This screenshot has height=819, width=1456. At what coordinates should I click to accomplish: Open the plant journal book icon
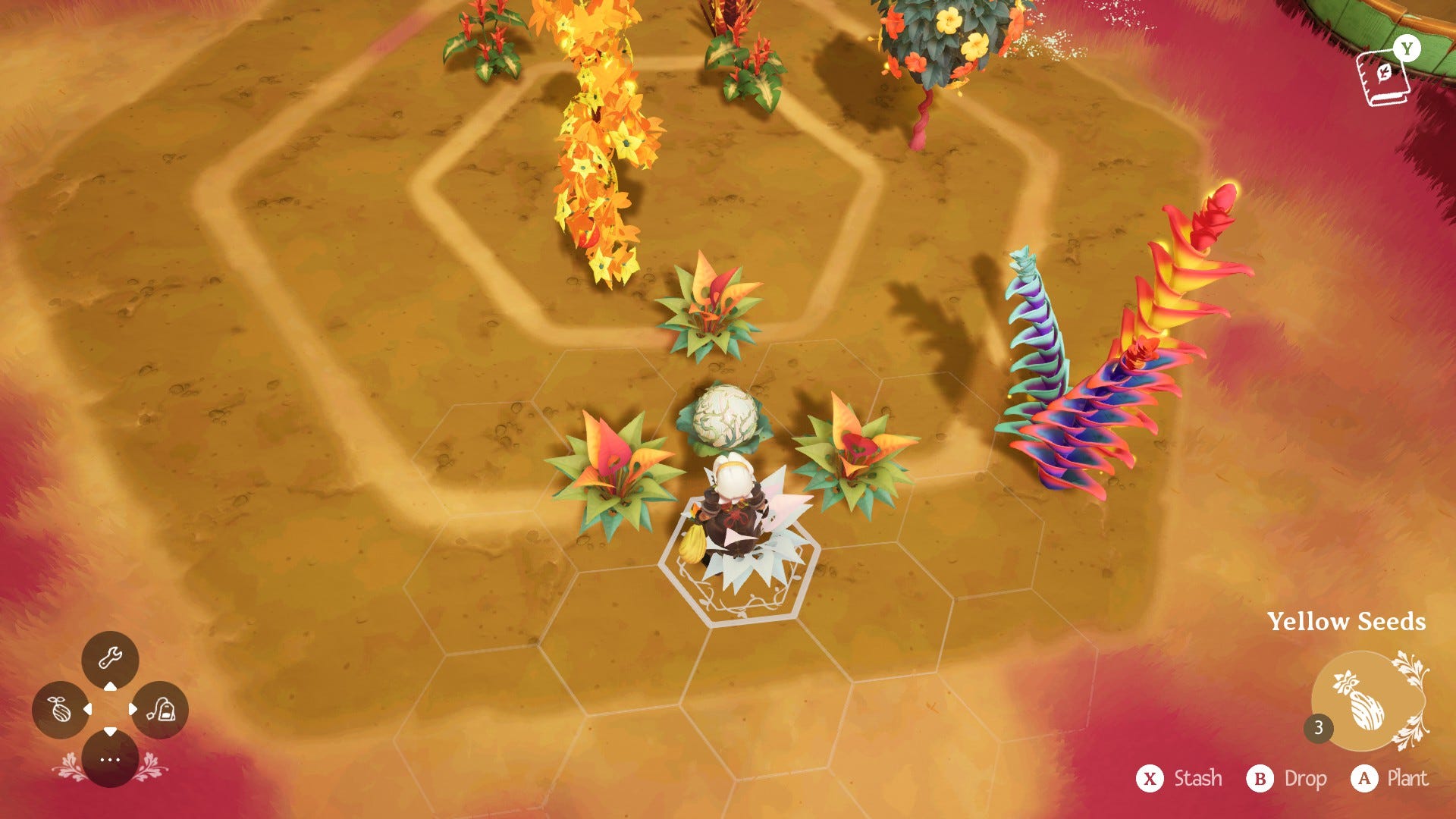pos(1385,77)
